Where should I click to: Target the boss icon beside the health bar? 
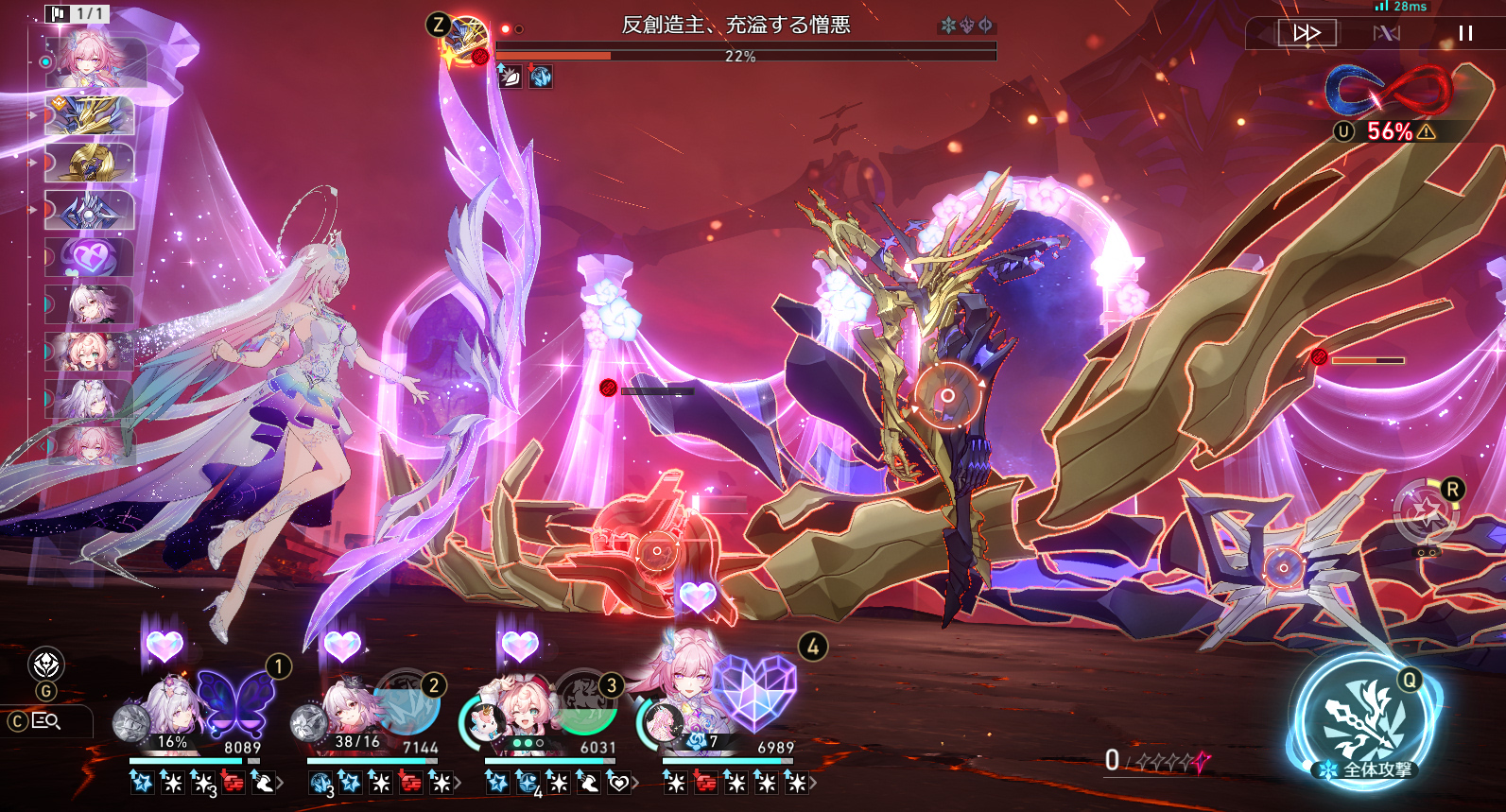click(467, 39)
